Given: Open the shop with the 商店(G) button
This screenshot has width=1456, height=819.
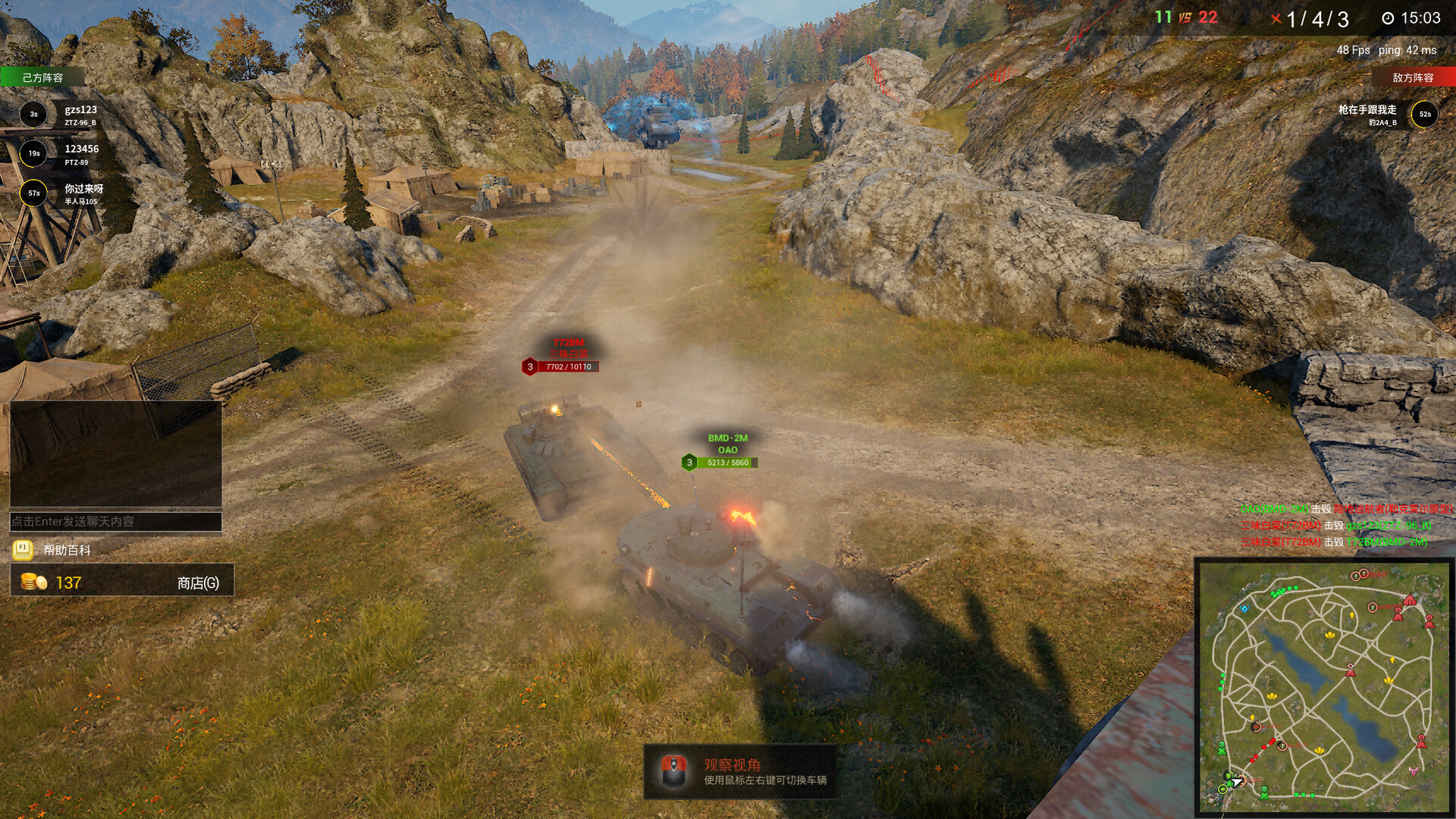Looking at the screenshot, I should (198, 582).
